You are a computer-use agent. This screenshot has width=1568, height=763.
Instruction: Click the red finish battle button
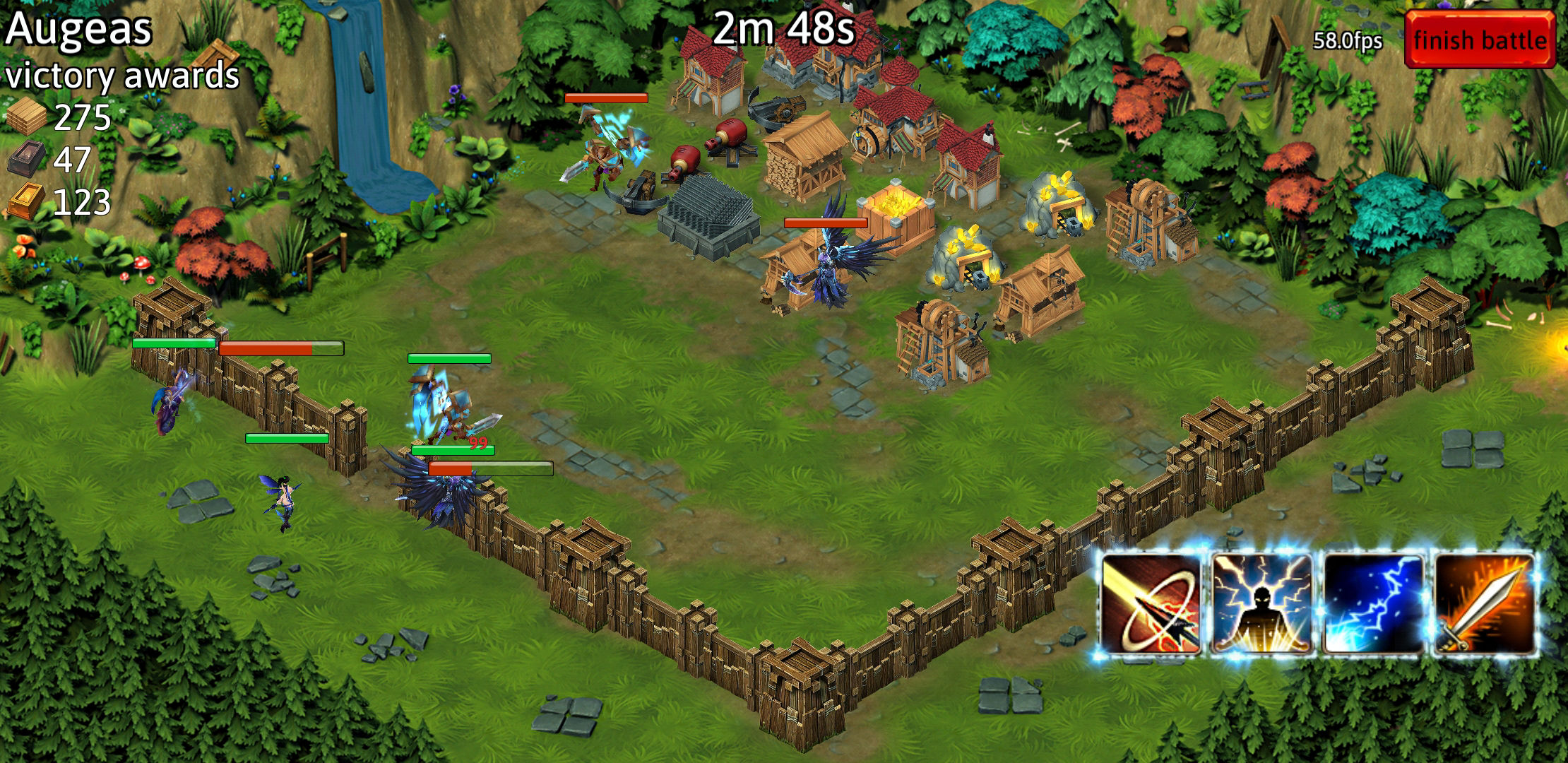1480,40
